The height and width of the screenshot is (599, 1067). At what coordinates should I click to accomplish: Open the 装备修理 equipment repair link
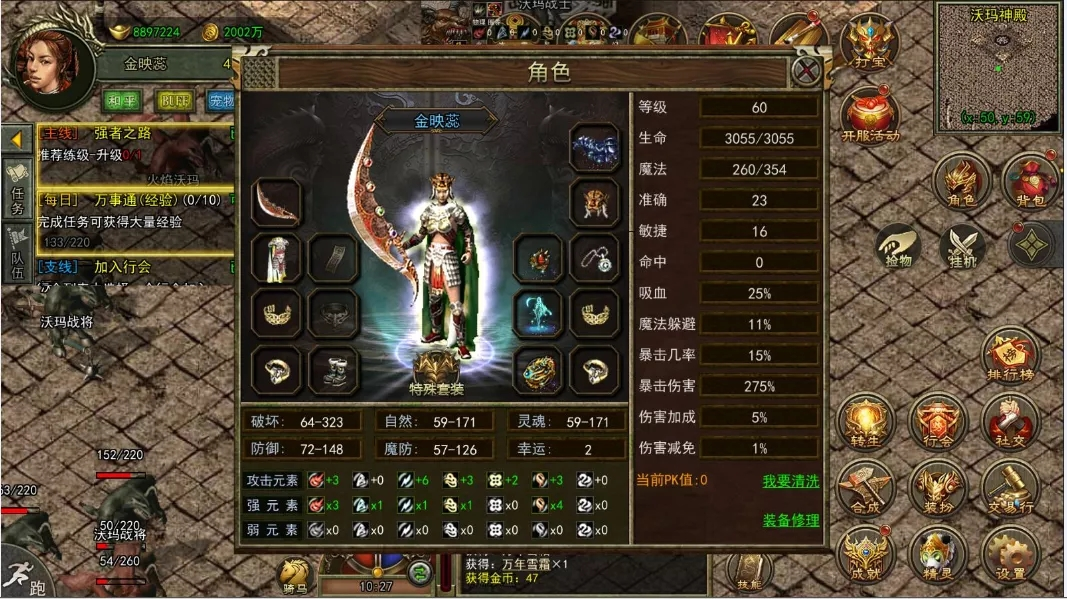[x=790, y=520]
